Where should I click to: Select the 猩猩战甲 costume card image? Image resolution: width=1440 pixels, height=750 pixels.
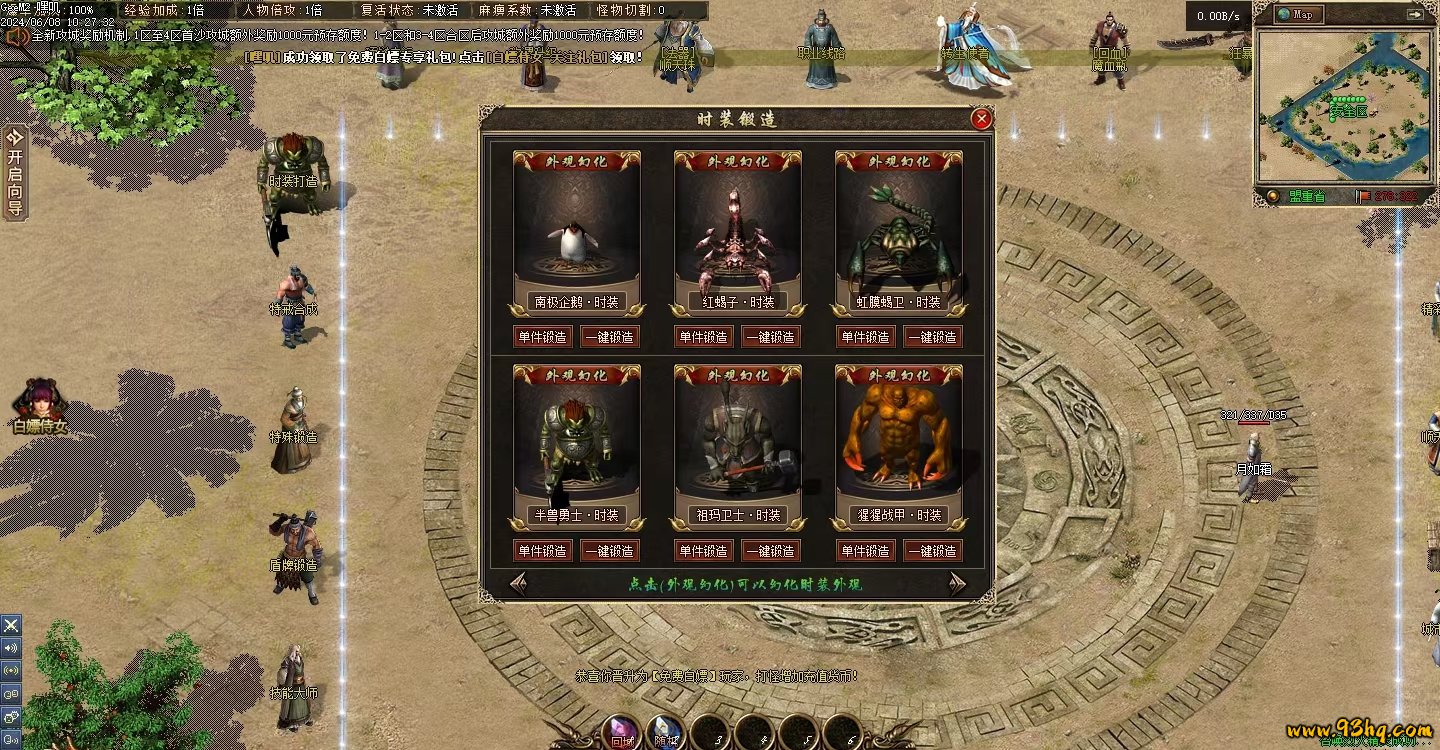click(x=899, y=440)
